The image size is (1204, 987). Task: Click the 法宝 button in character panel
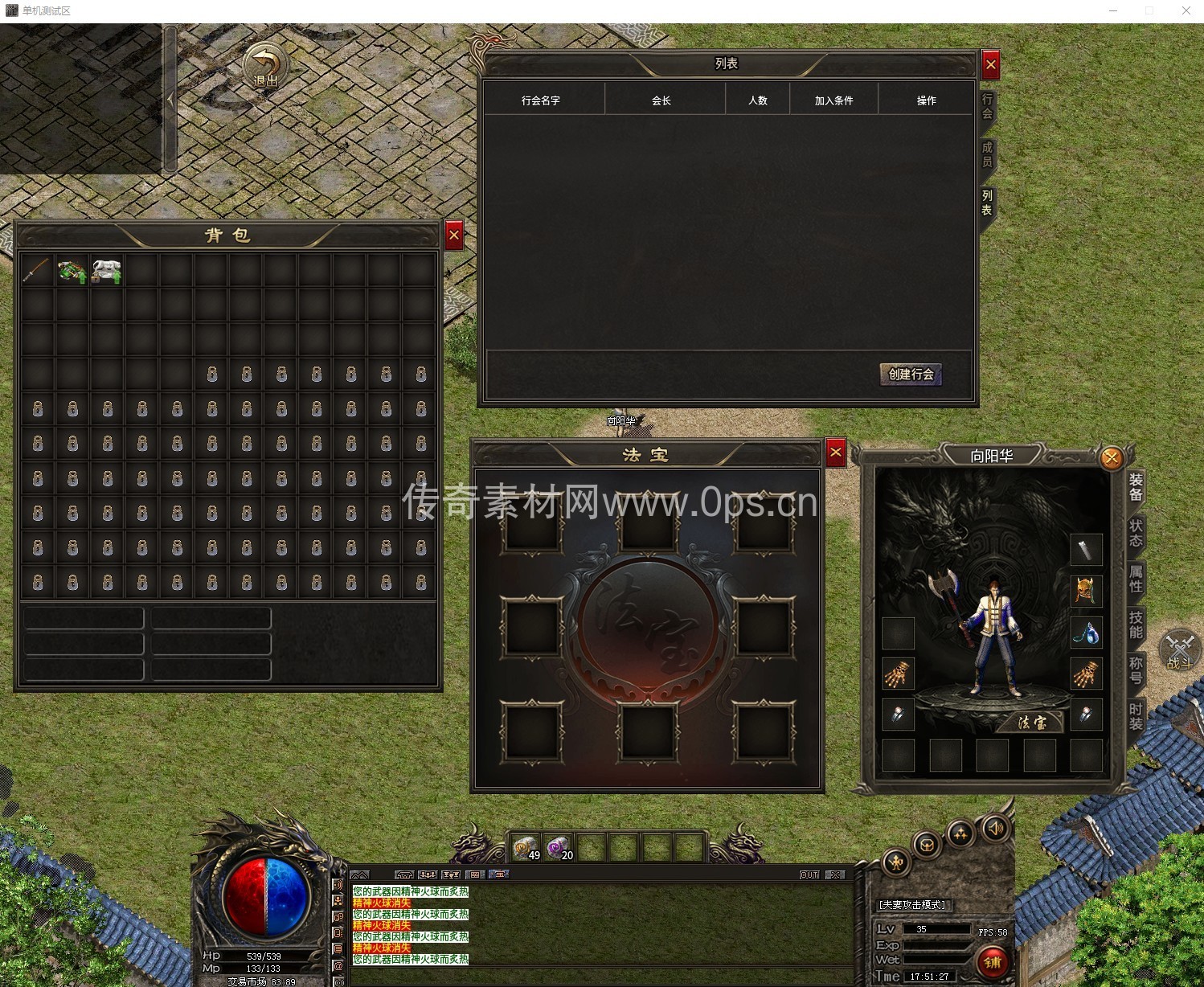[1032, 723]
